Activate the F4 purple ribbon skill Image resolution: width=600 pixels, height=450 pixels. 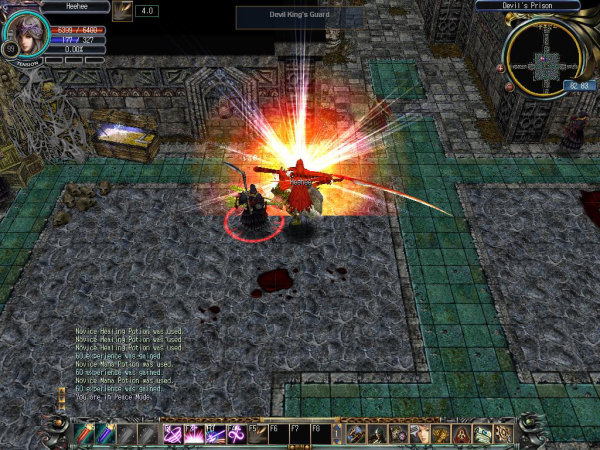point(236,434)
